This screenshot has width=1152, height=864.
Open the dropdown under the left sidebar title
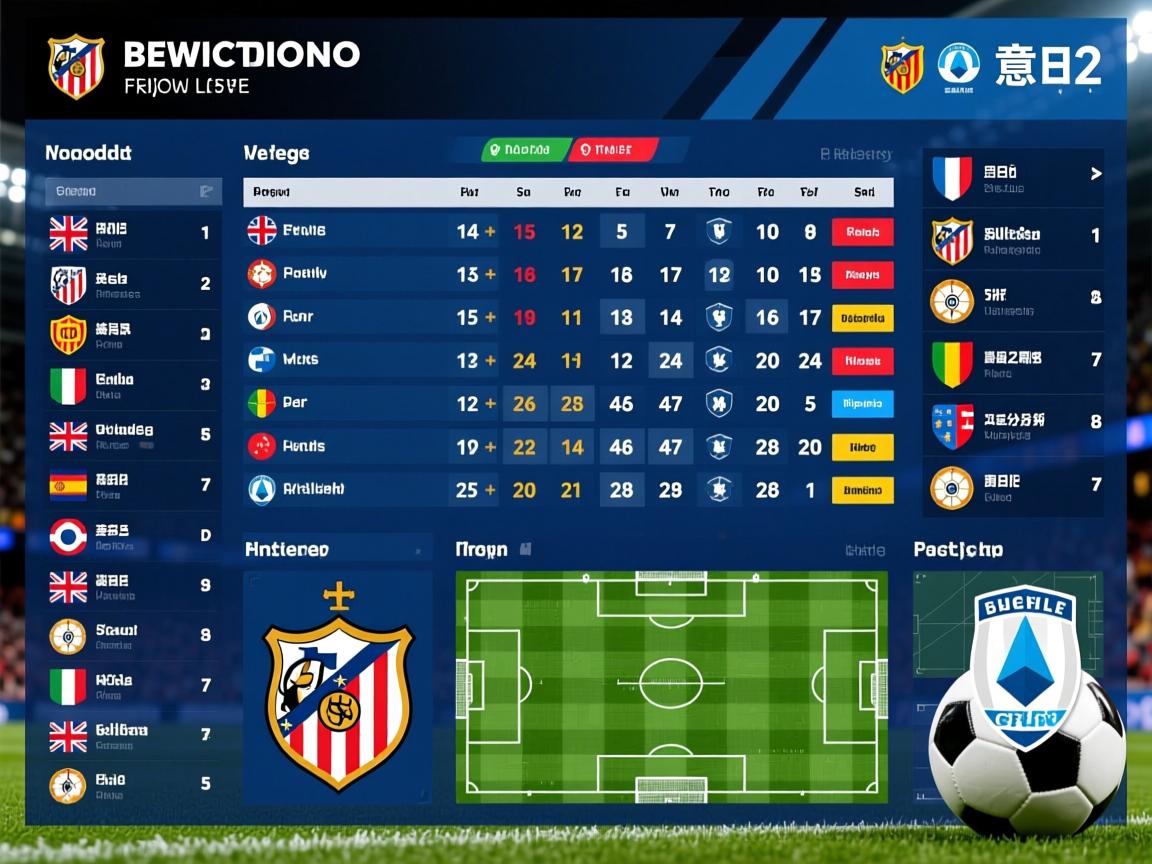pos(133,191)
